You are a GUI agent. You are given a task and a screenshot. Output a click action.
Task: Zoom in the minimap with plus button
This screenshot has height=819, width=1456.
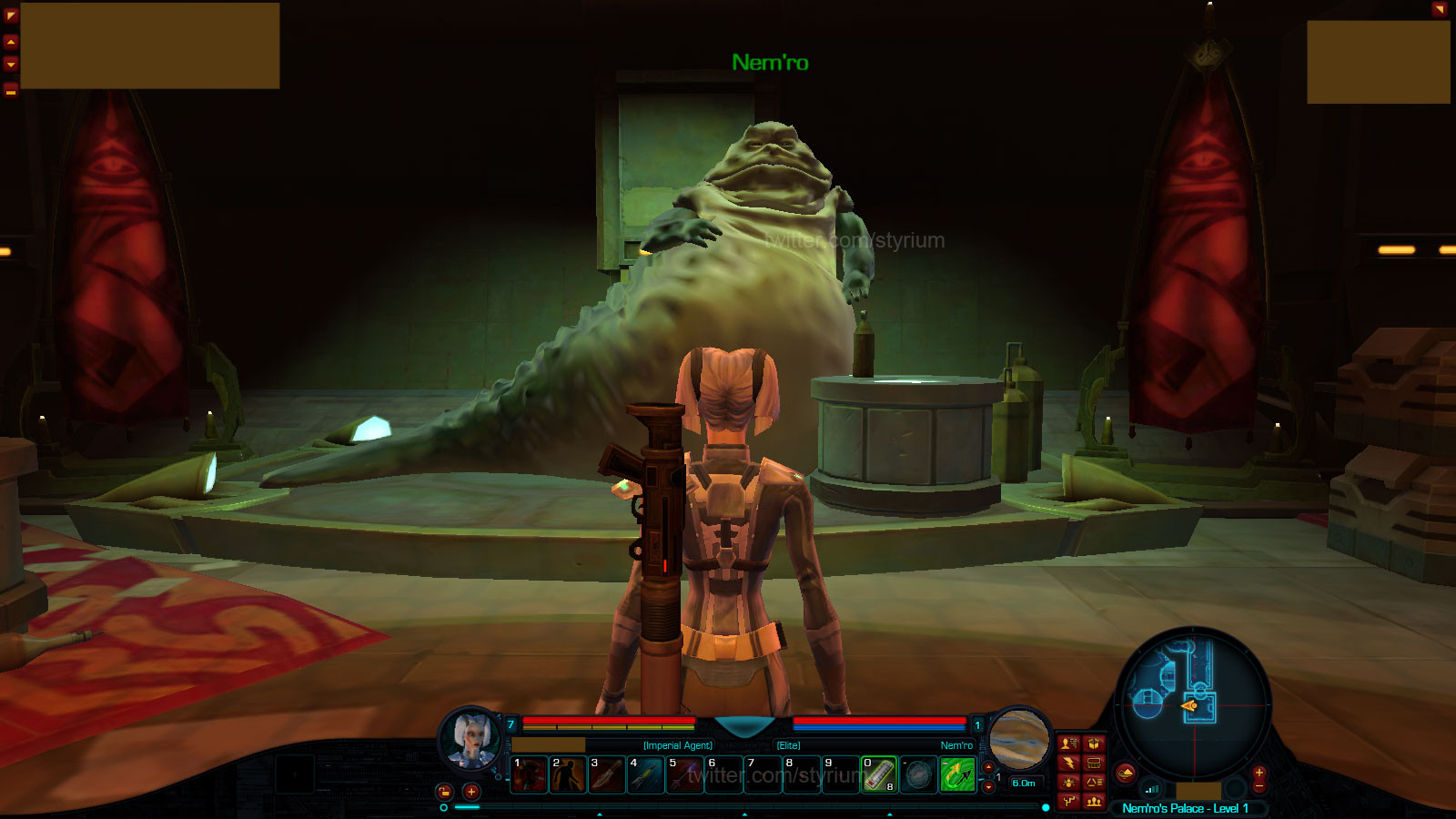pyautogui.click(x=1259, y=772)
